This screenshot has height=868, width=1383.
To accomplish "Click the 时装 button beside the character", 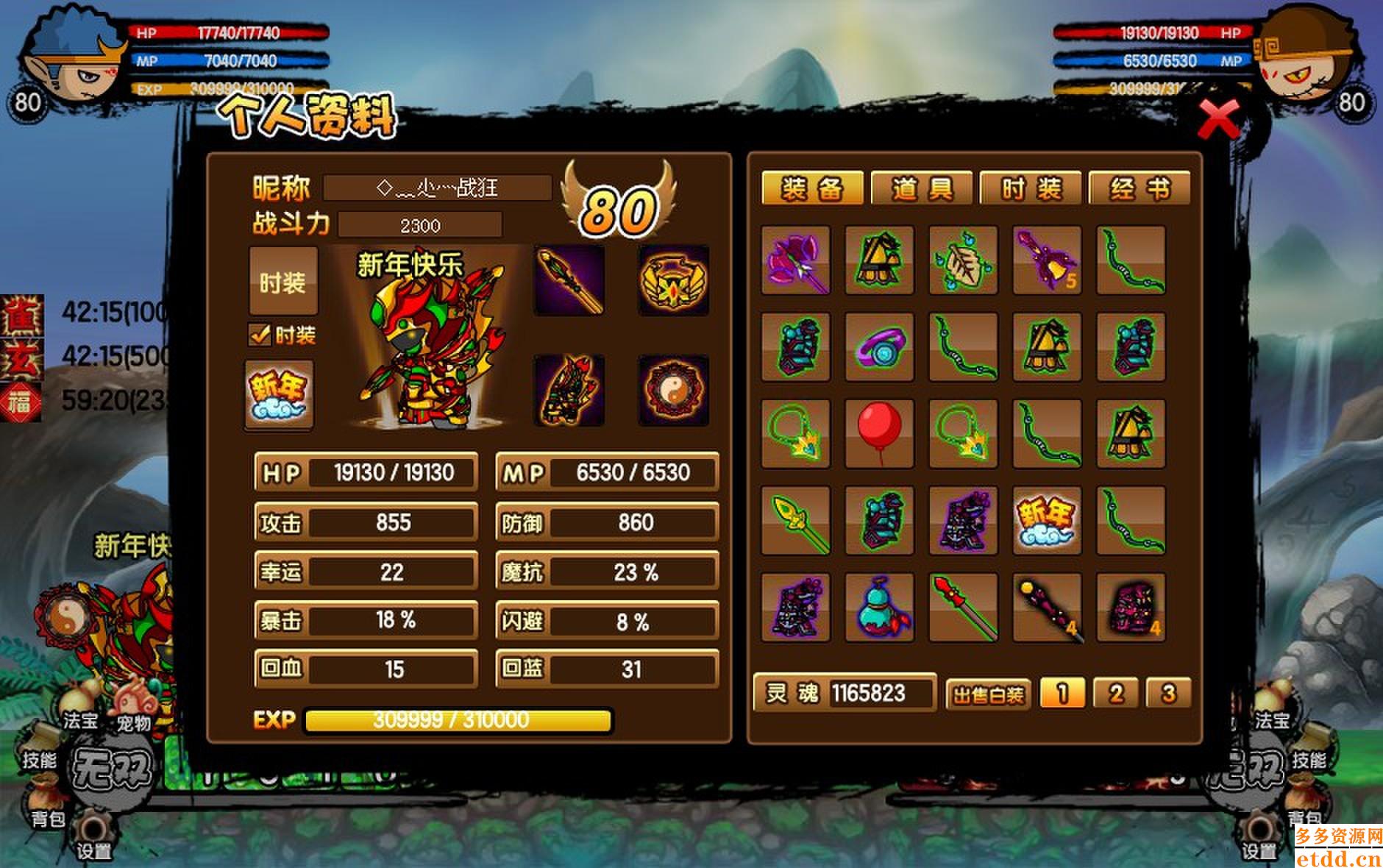I will tap(283, 282).
